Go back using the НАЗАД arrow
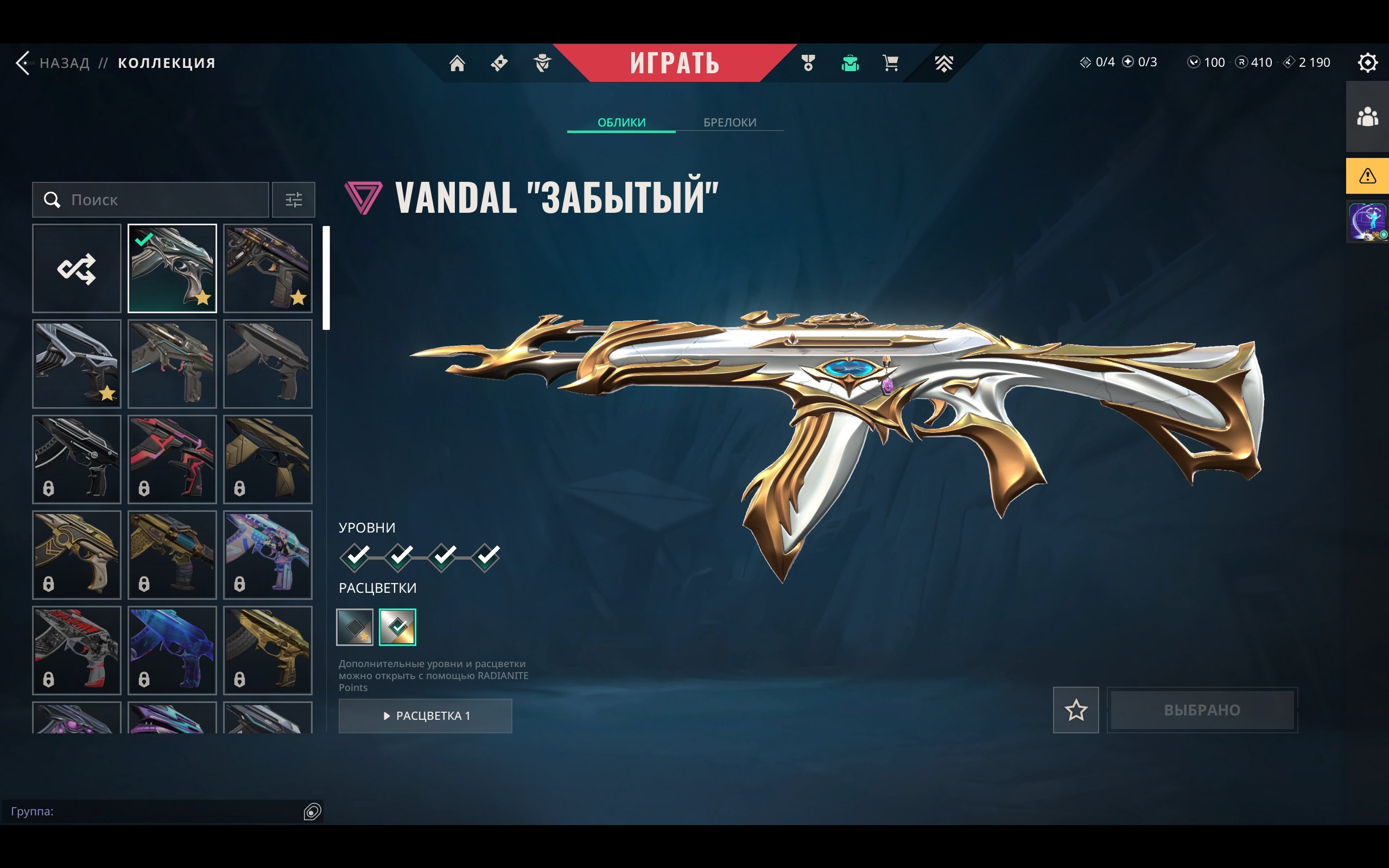 (x=24, y=62)
